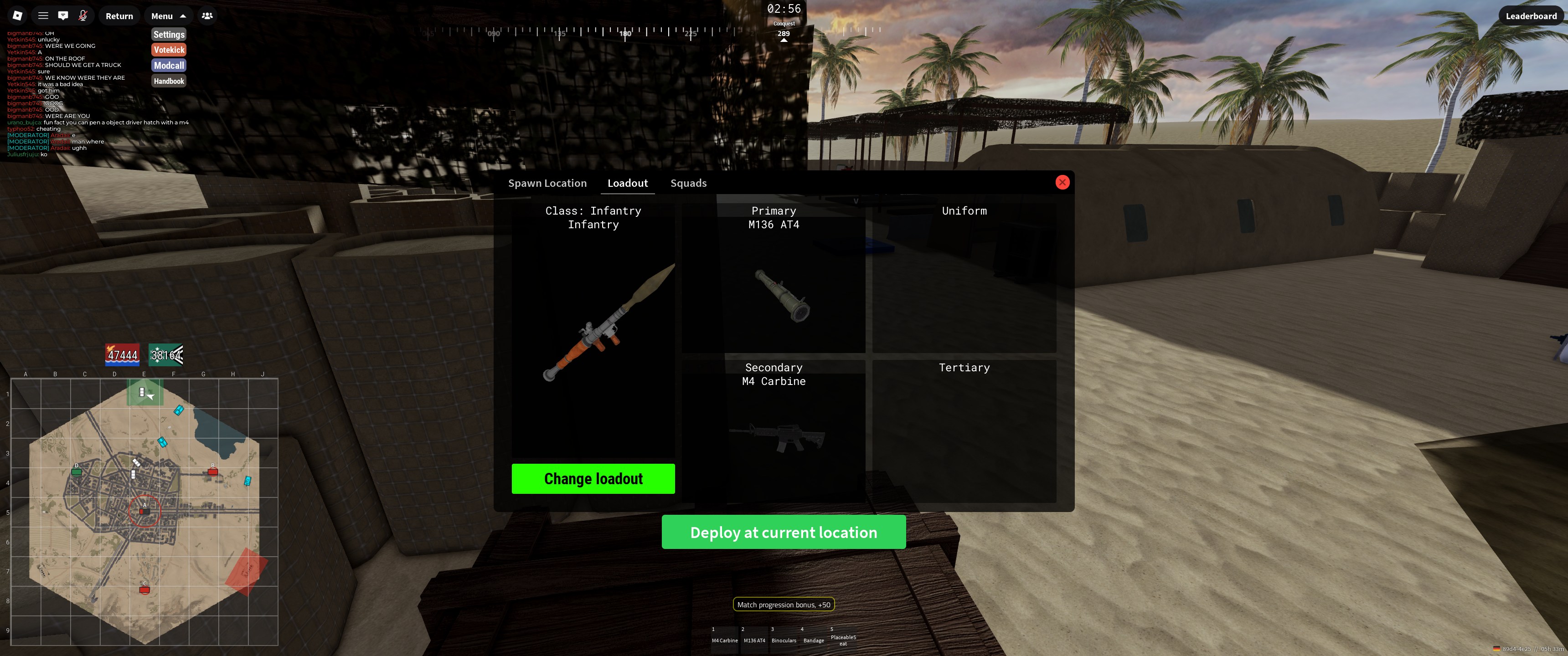Start a Votekick
This screenshot has width=1568, height=656.
pos(169,50)
